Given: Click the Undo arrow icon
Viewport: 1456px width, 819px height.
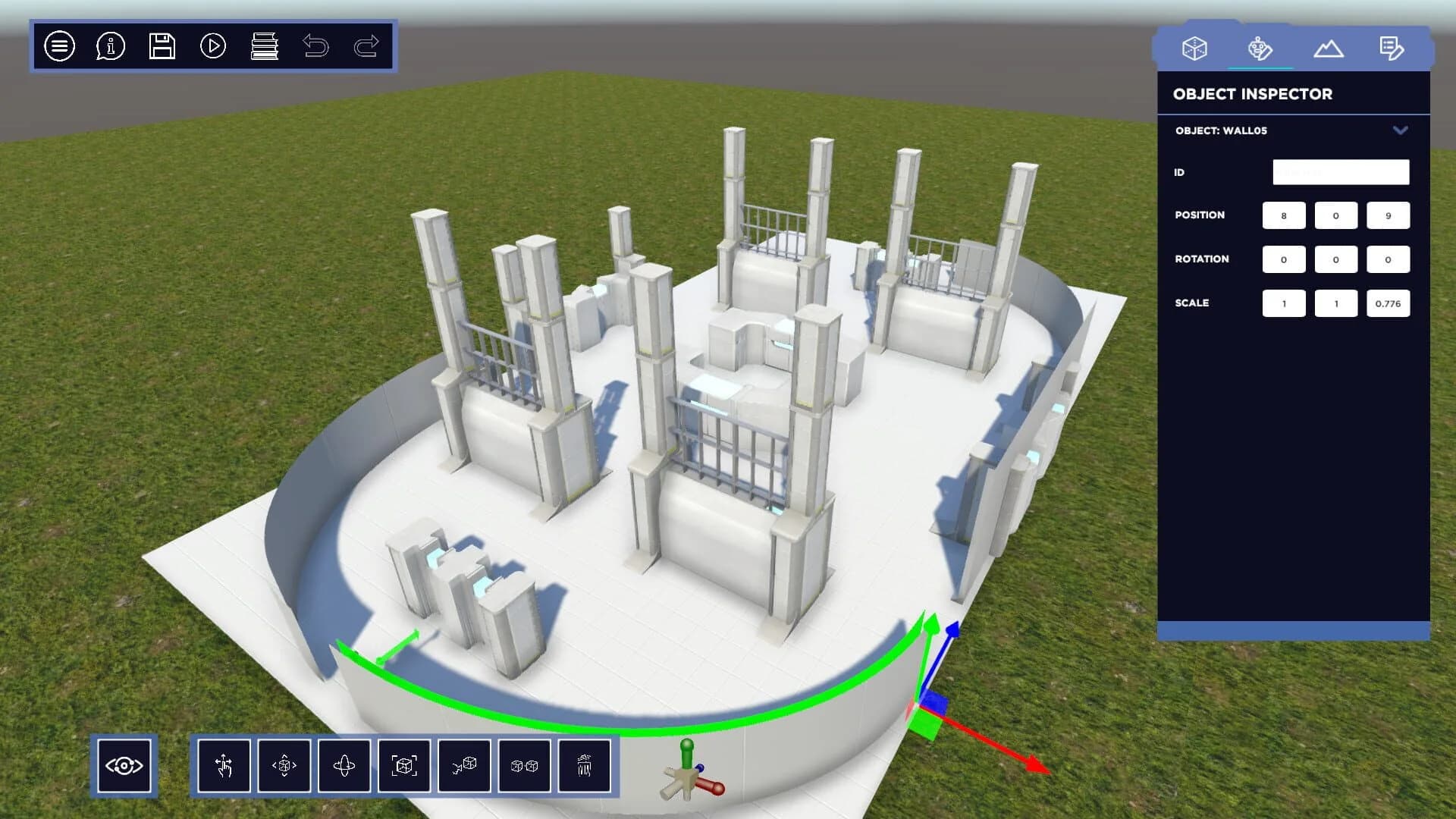Looking at the screenshot, I should [318, 47].
